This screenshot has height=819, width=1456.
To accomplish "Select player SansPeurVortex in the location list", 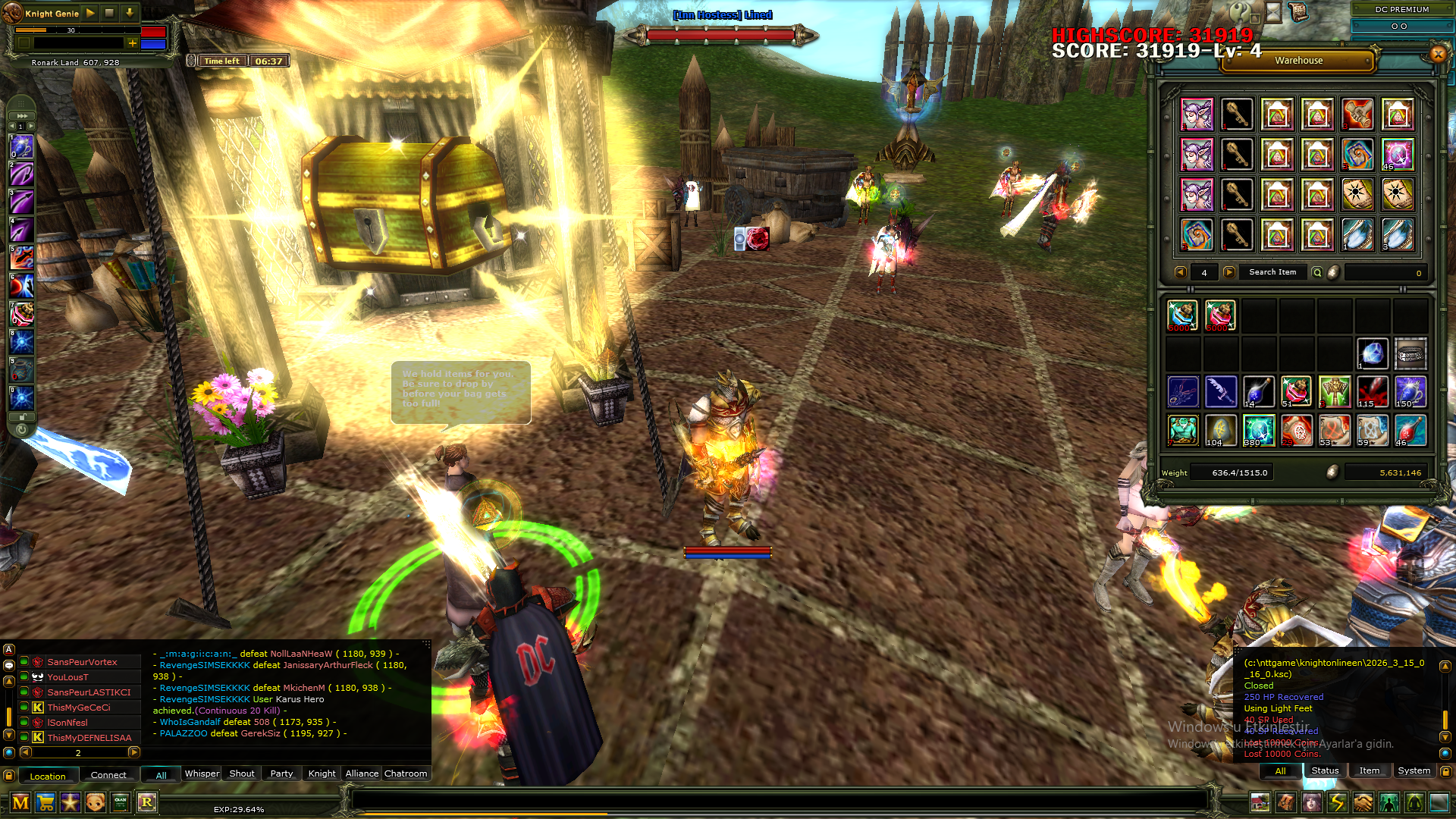I will pyautogui.click(x=82, y=662).
